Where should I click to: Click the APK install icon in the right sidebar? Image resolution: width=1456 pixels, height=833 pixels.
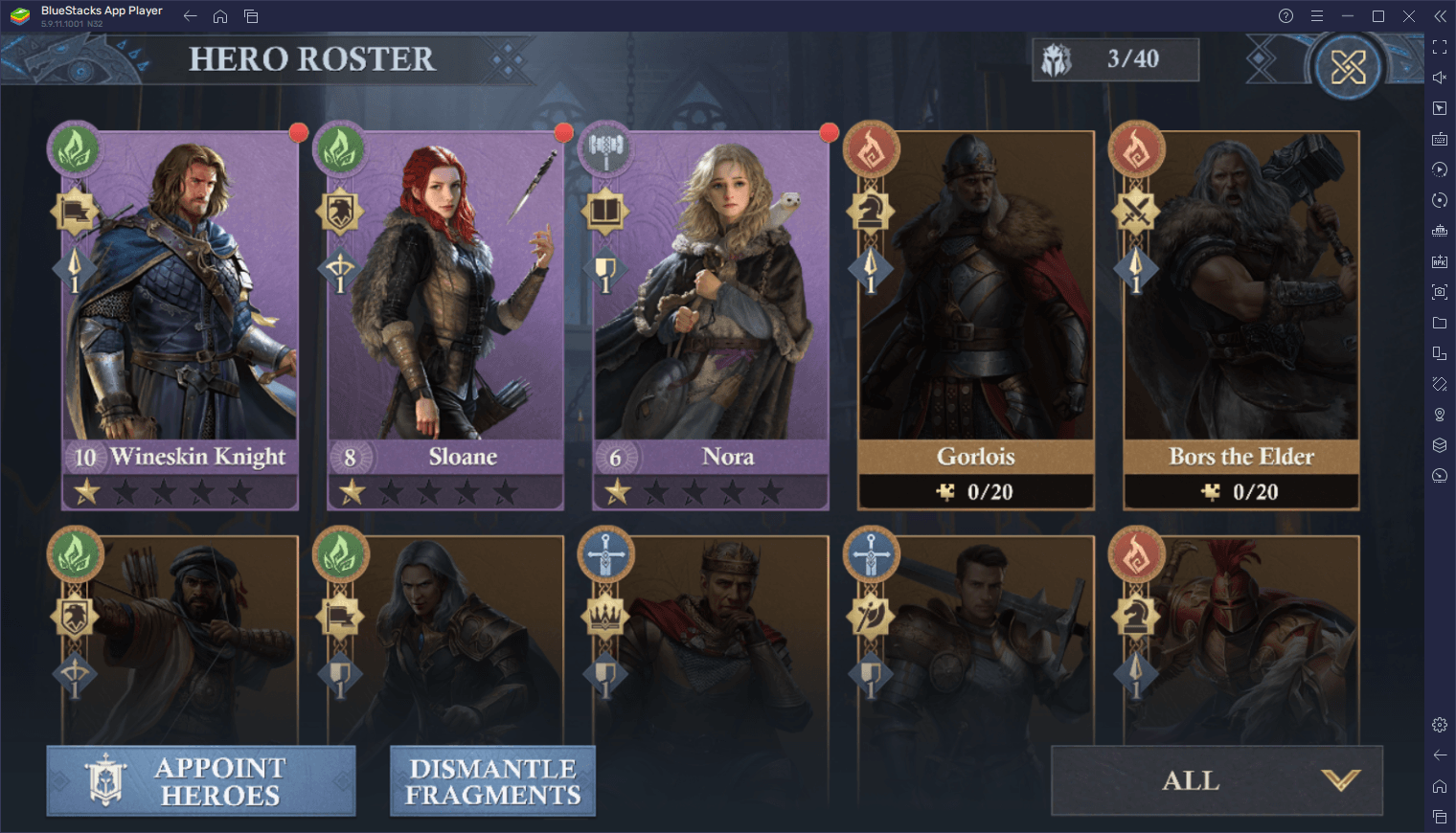[1440, 261]
